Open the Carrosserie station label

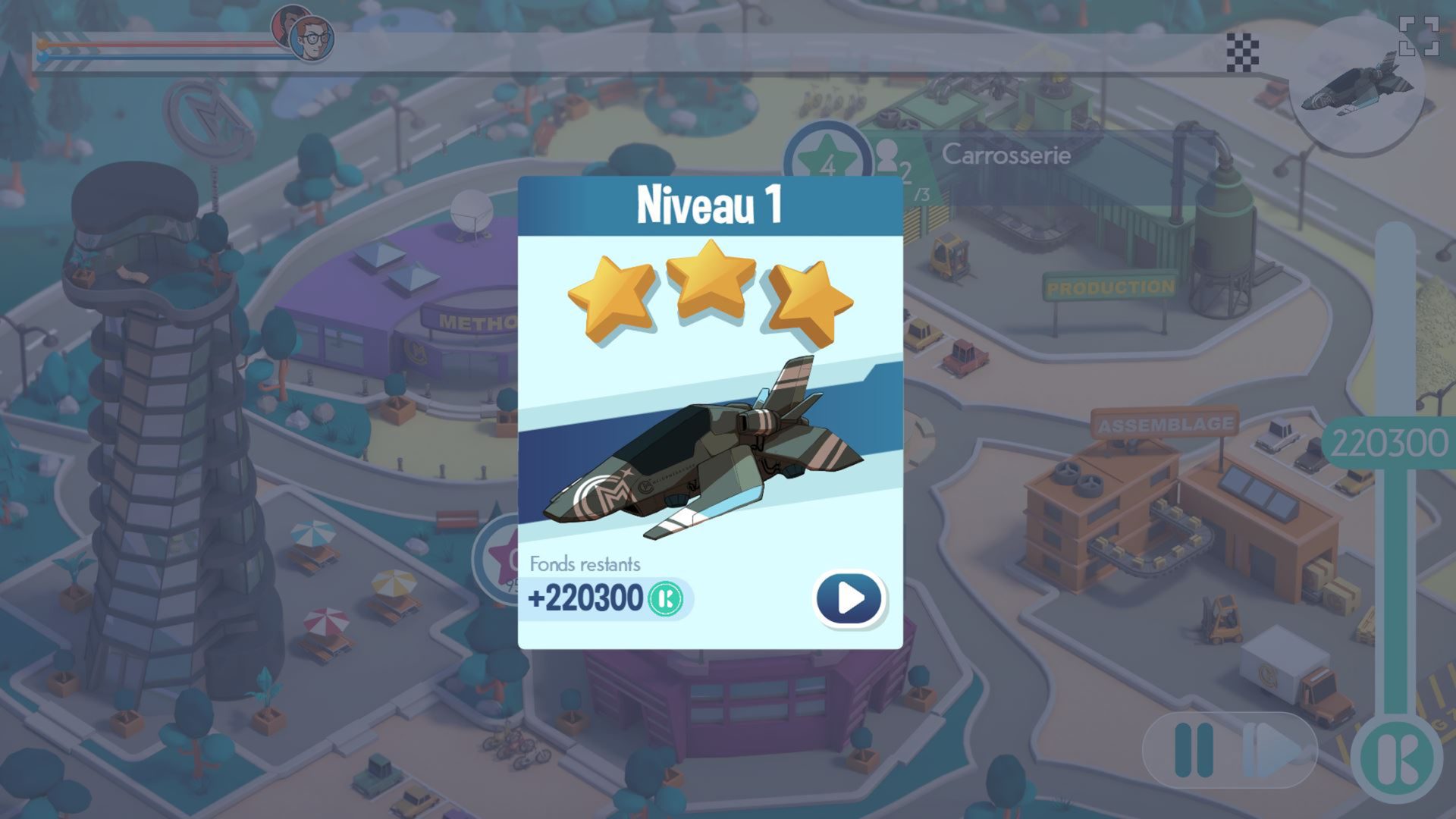point(1006,155)
